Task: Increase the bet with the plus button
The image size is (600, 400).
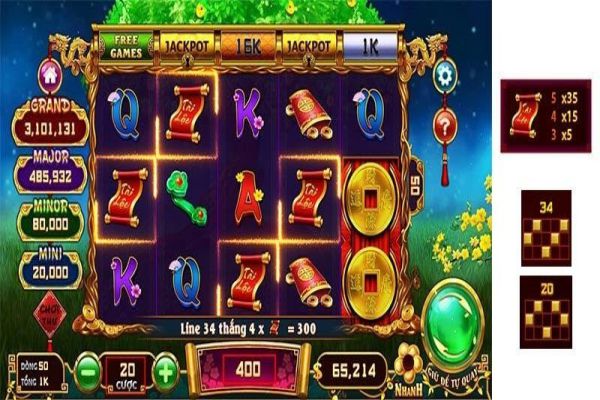Action: point(166,368)
